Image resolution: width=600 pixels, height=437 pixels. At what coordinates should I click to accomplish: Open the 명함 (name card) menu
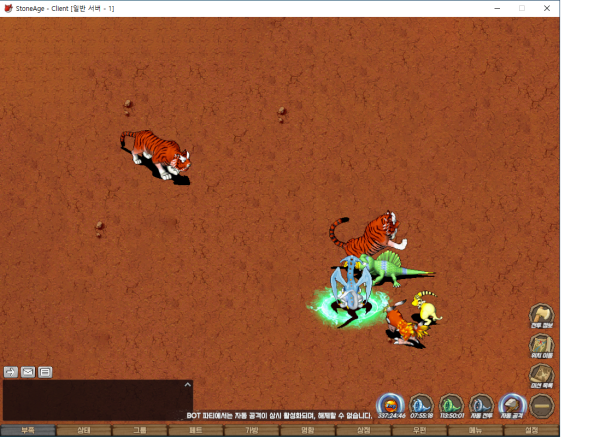pyautogui.click(x=308, y=430)
